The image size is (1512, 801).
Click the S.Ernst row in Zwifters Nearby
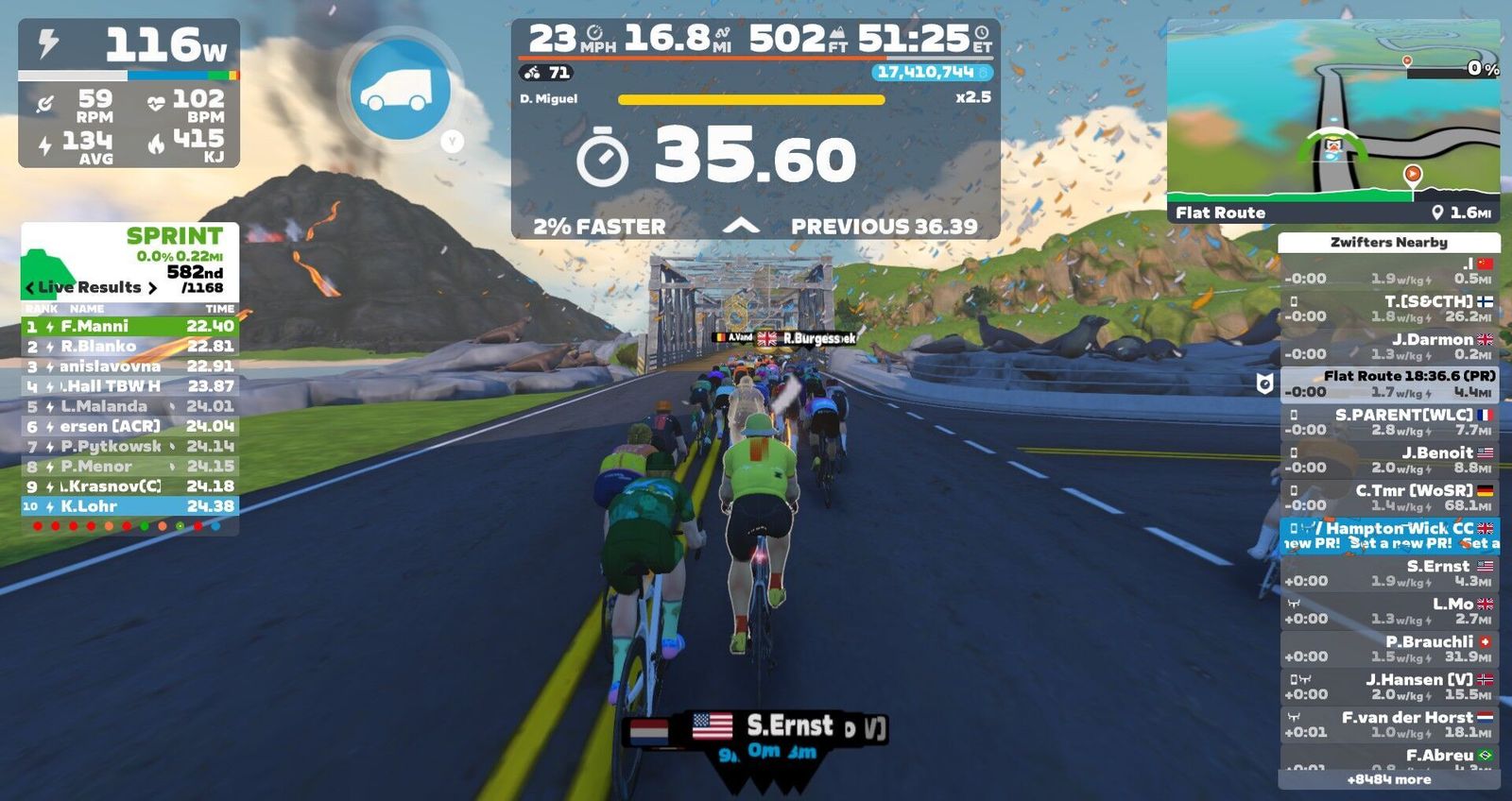[1389, 573]
